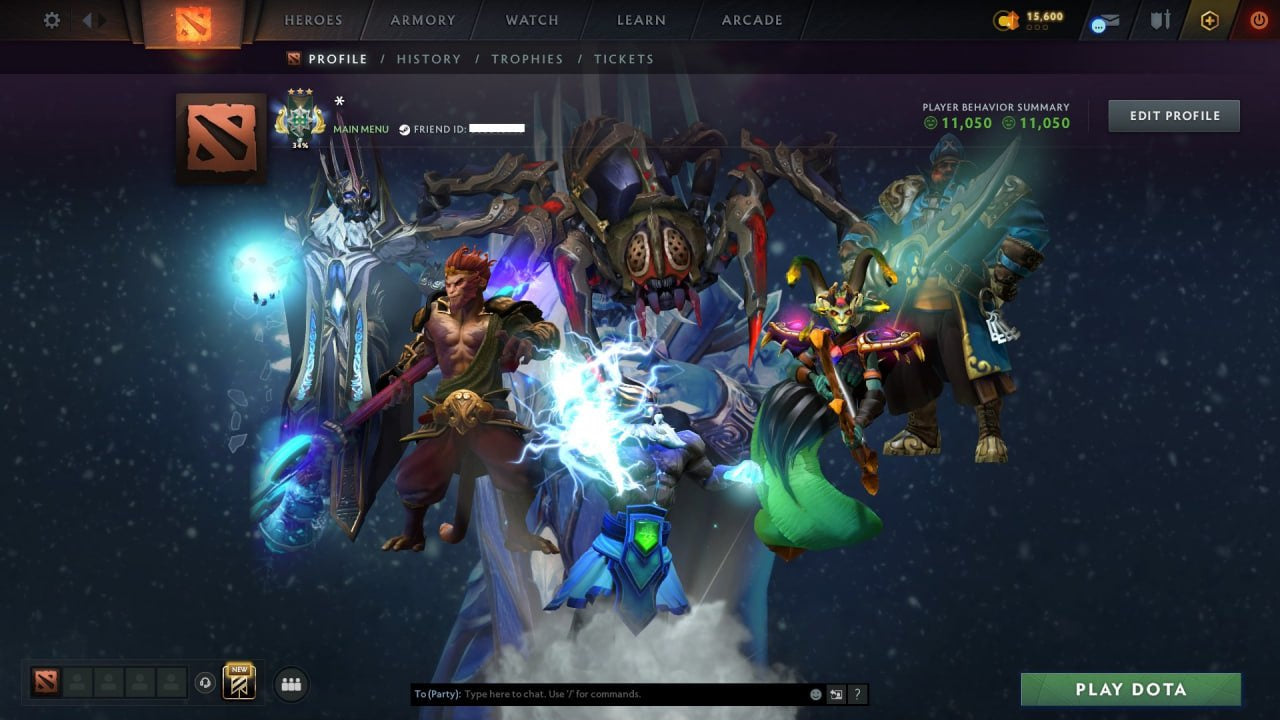Open the ARMORY menu item
1280x720 pixels.
click(422, 20)
